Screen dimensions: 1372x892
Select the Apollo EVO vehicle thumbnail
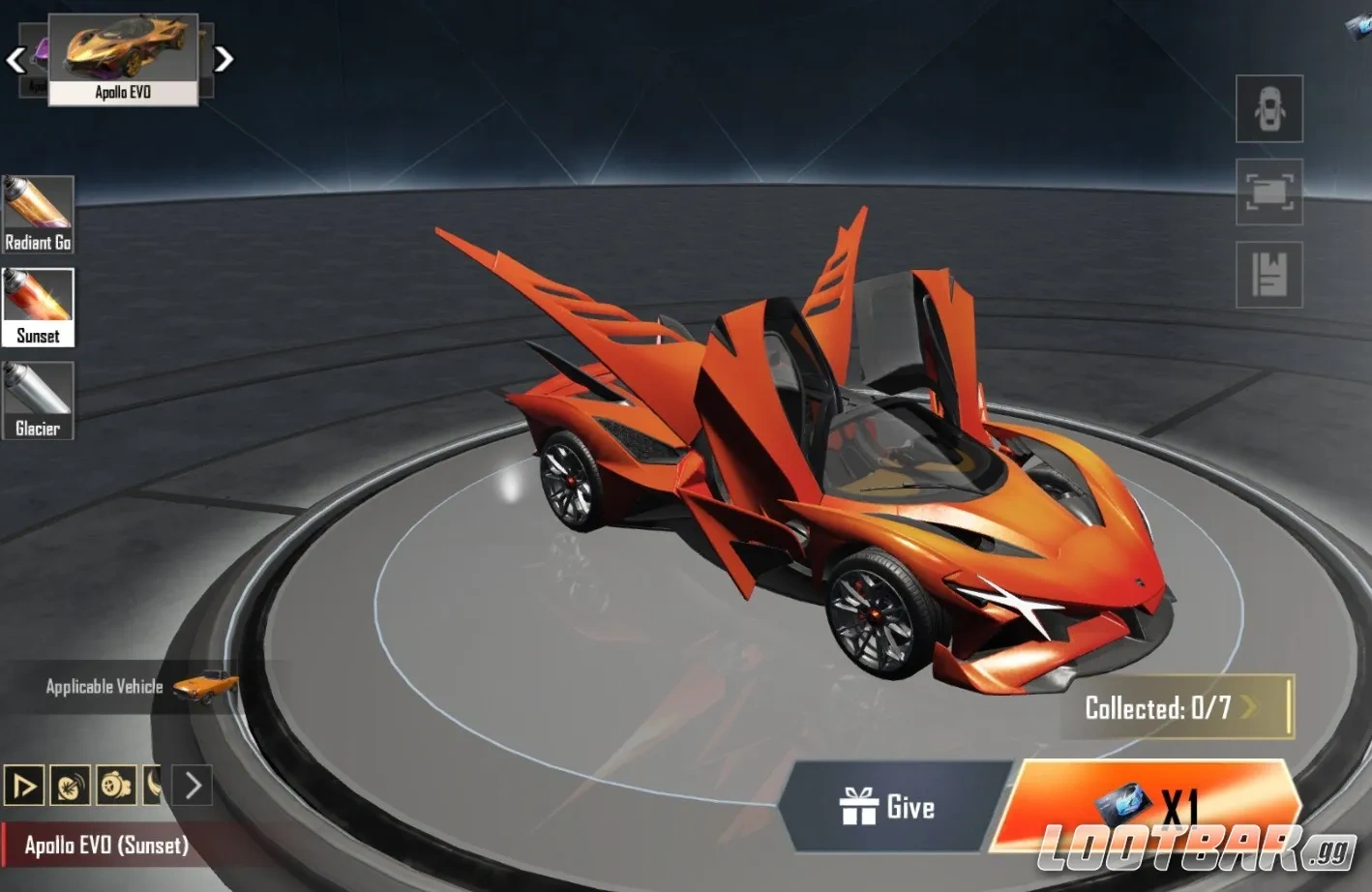point(123,58)
